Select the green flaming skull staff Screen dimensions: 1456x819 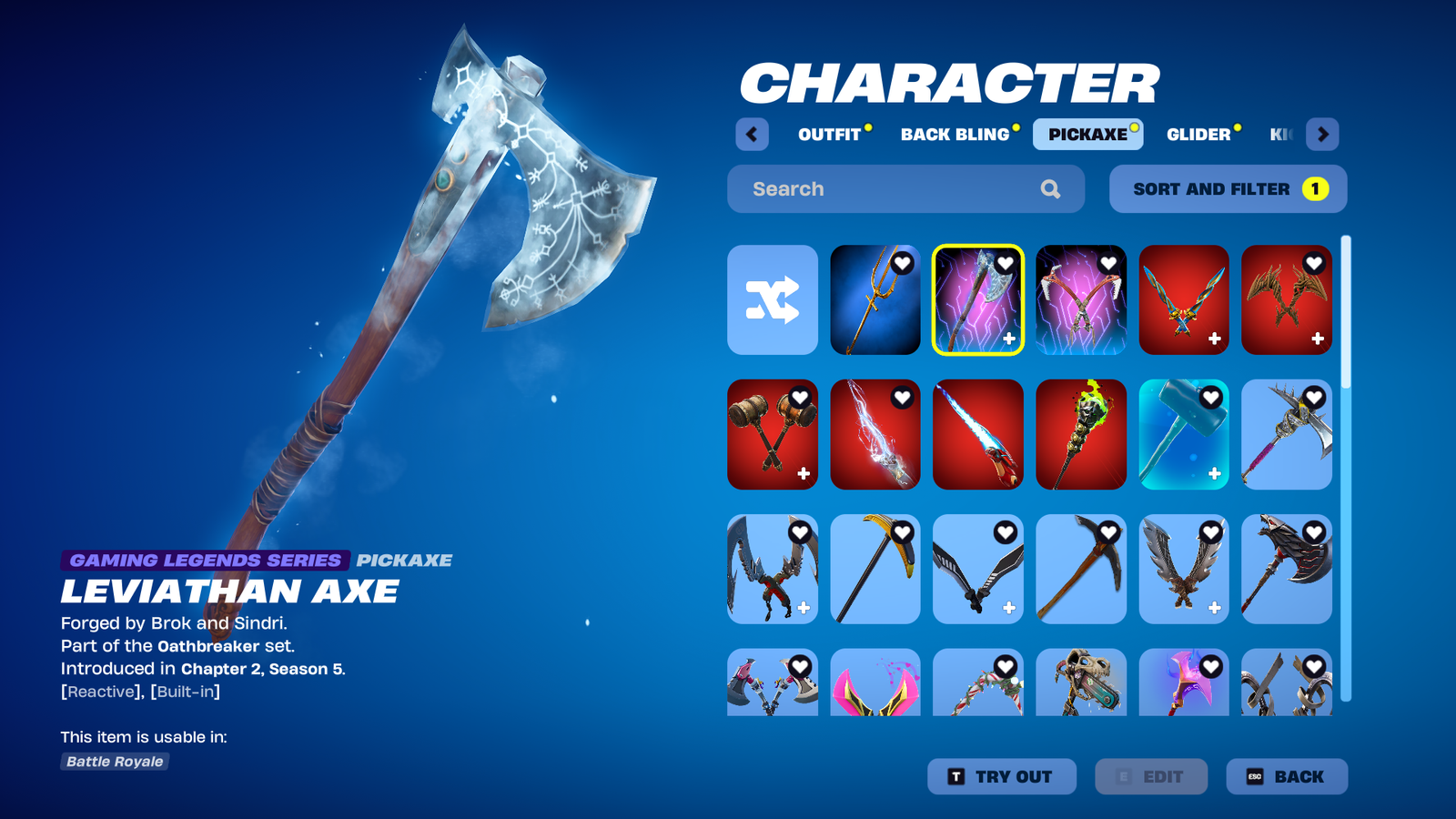[x=1080, y=434]
